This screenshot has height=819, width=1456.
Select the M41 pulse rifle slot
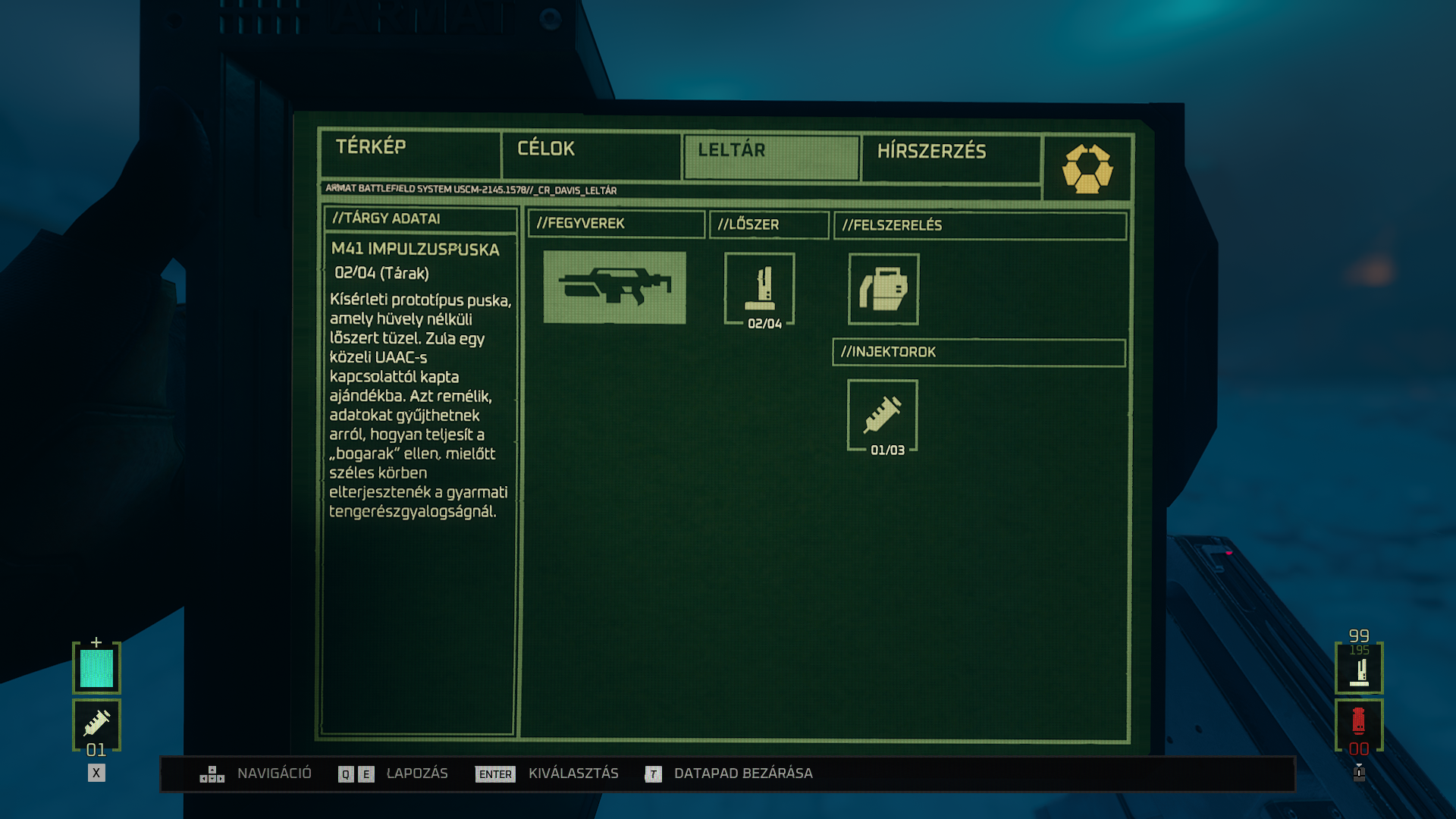614,287
